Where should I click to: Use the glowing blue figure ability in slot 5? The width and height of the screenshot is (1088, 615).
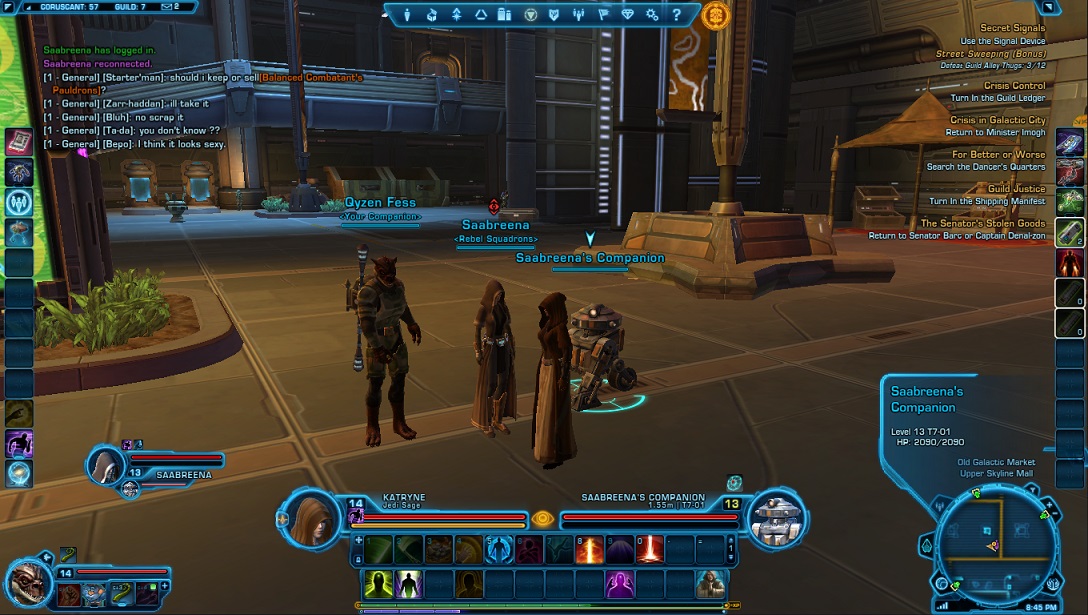click(x=499, y=549)
